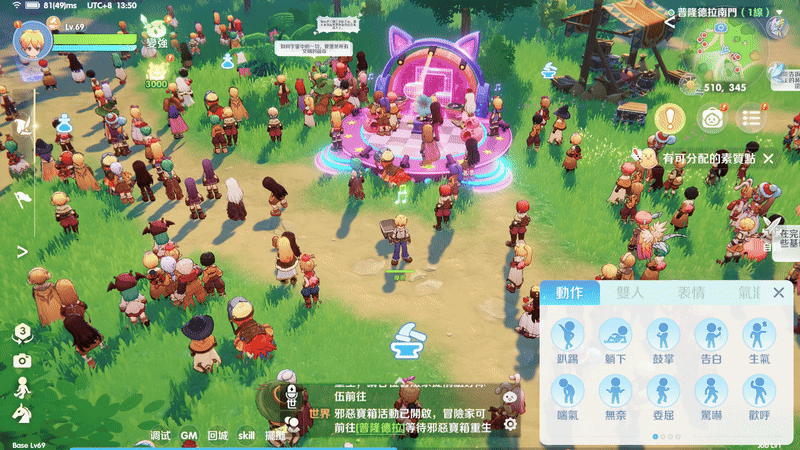The width and height of the screenshot is (800, 450).
Task: Open the camera photo mode
Action: tap(22, 360)
